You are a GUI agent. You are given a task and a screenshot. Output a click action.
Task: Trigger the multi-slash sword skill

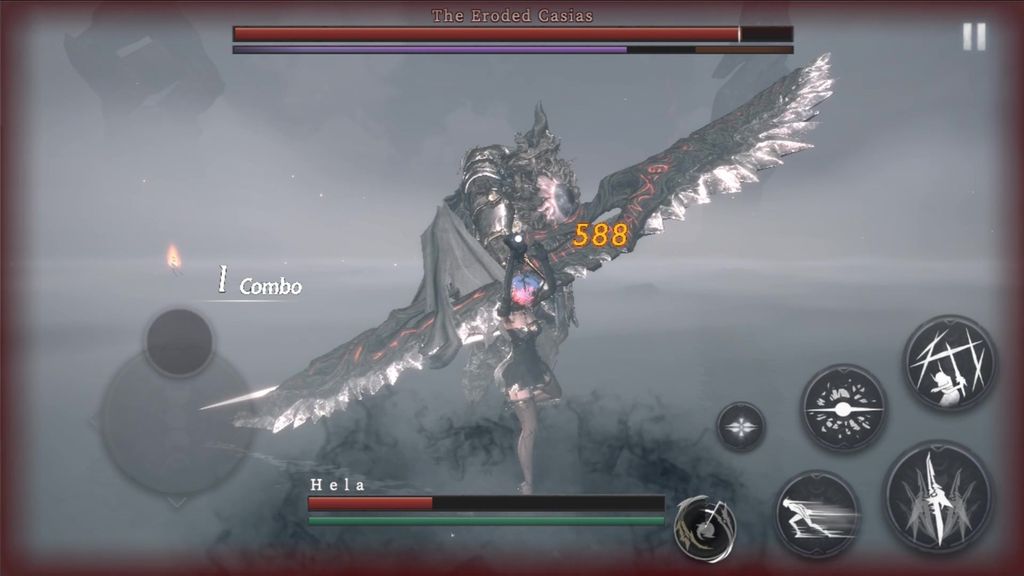pos(949,363)
